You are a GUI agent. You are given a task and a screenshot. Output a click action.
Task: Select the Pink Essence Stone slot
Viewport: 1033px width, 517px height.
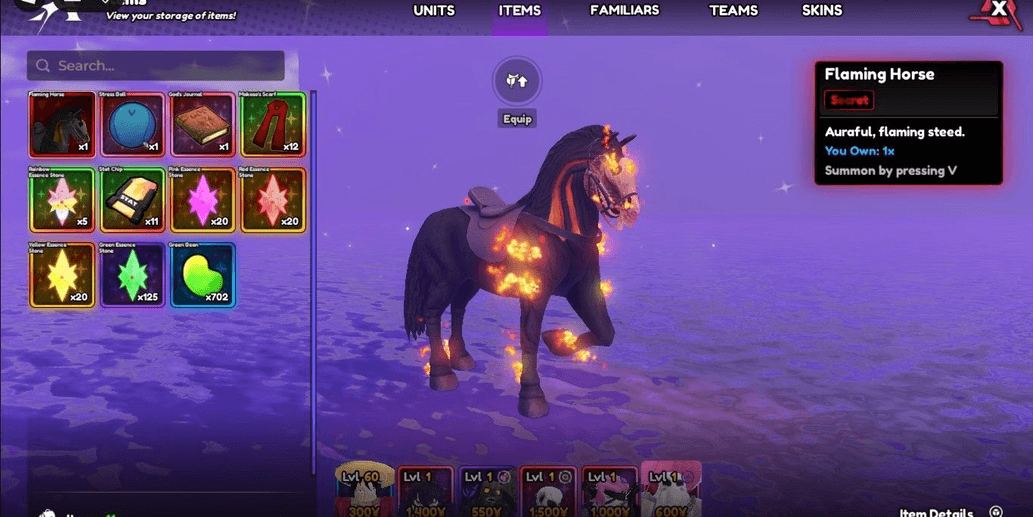(202, 200)
